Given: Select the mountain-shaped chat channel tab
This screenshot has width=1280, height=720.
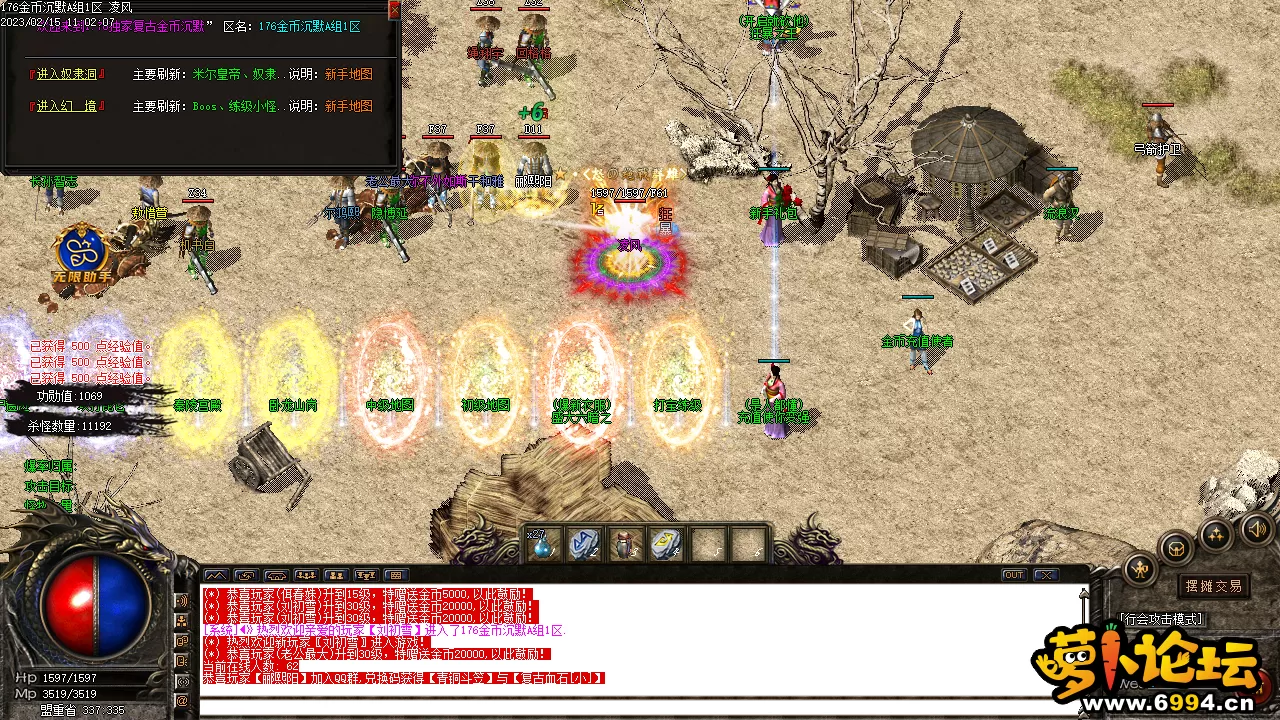Looking at the screenshot, I should point(215,575).
